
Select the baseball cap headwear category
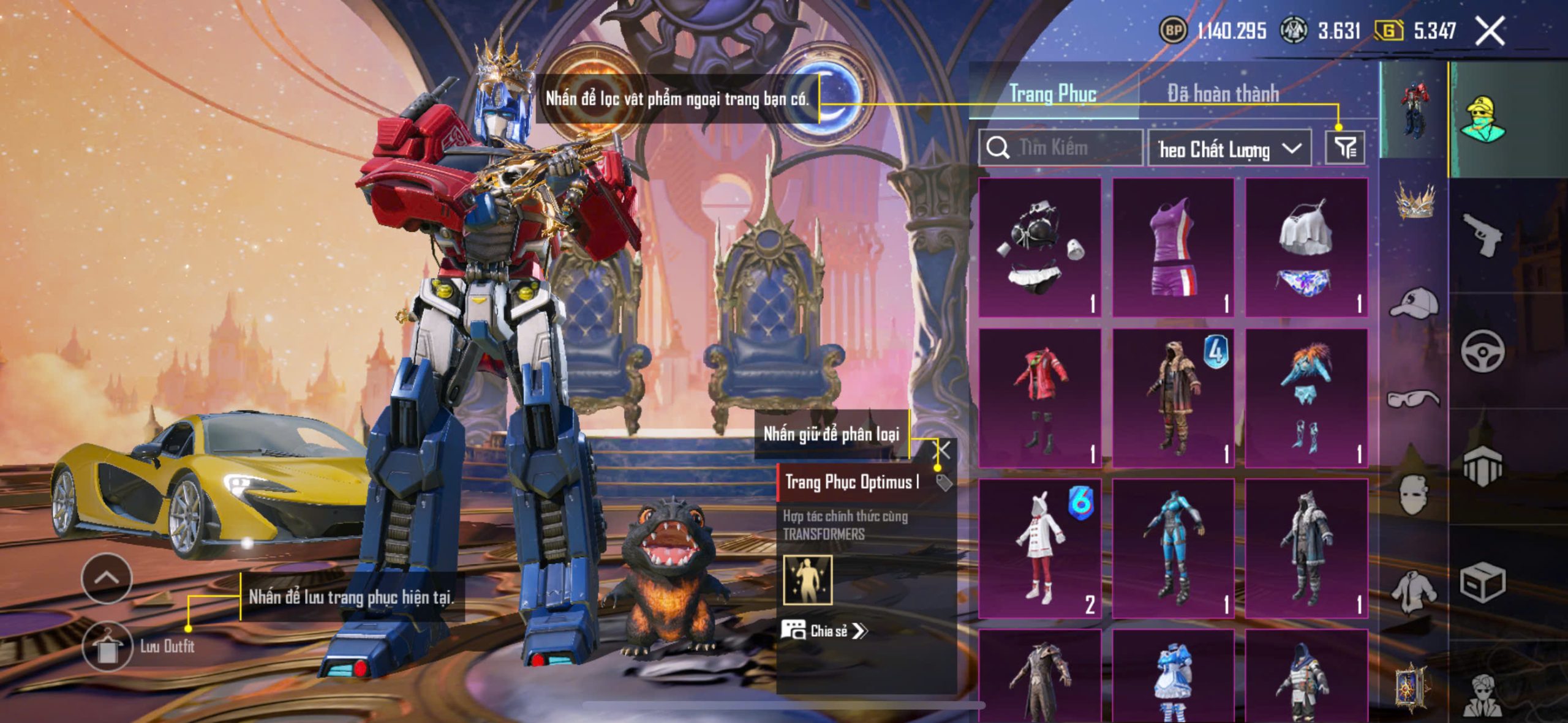pyautogui.click(x=1414, y=302)
